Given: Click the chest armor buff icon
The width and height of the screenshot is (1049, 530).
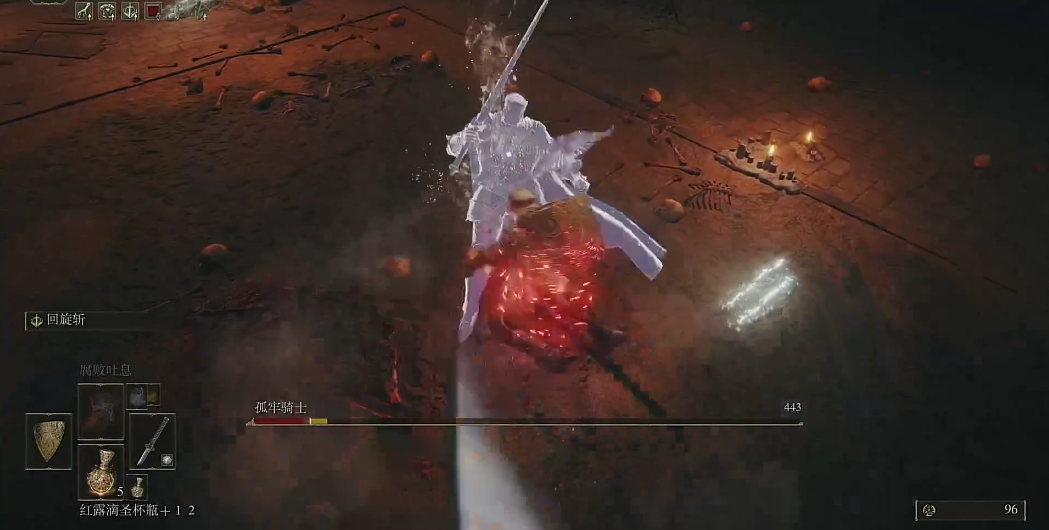Looking at the screenshot, I should pos(107,11).
